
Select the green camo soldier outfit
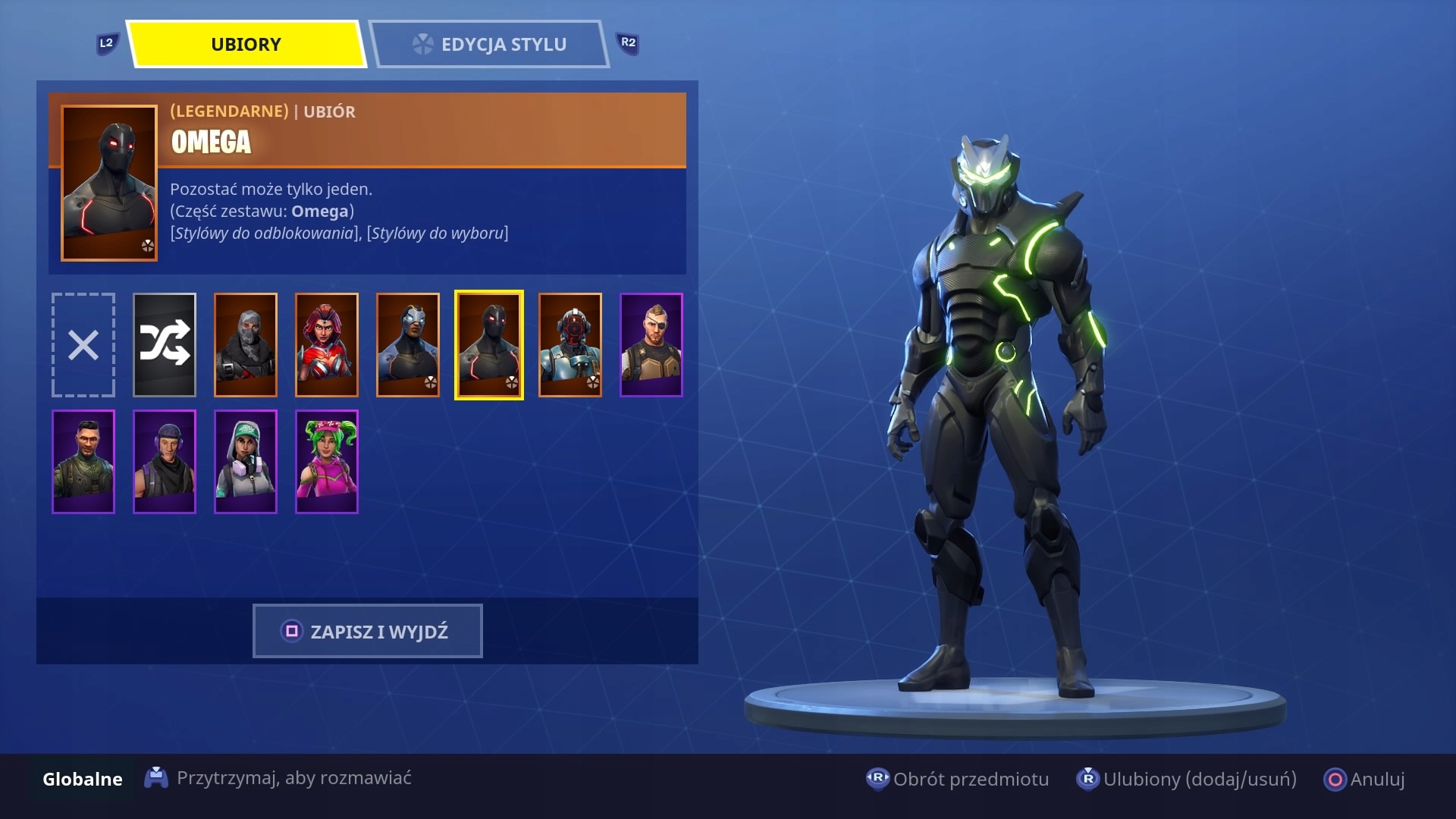83,462
